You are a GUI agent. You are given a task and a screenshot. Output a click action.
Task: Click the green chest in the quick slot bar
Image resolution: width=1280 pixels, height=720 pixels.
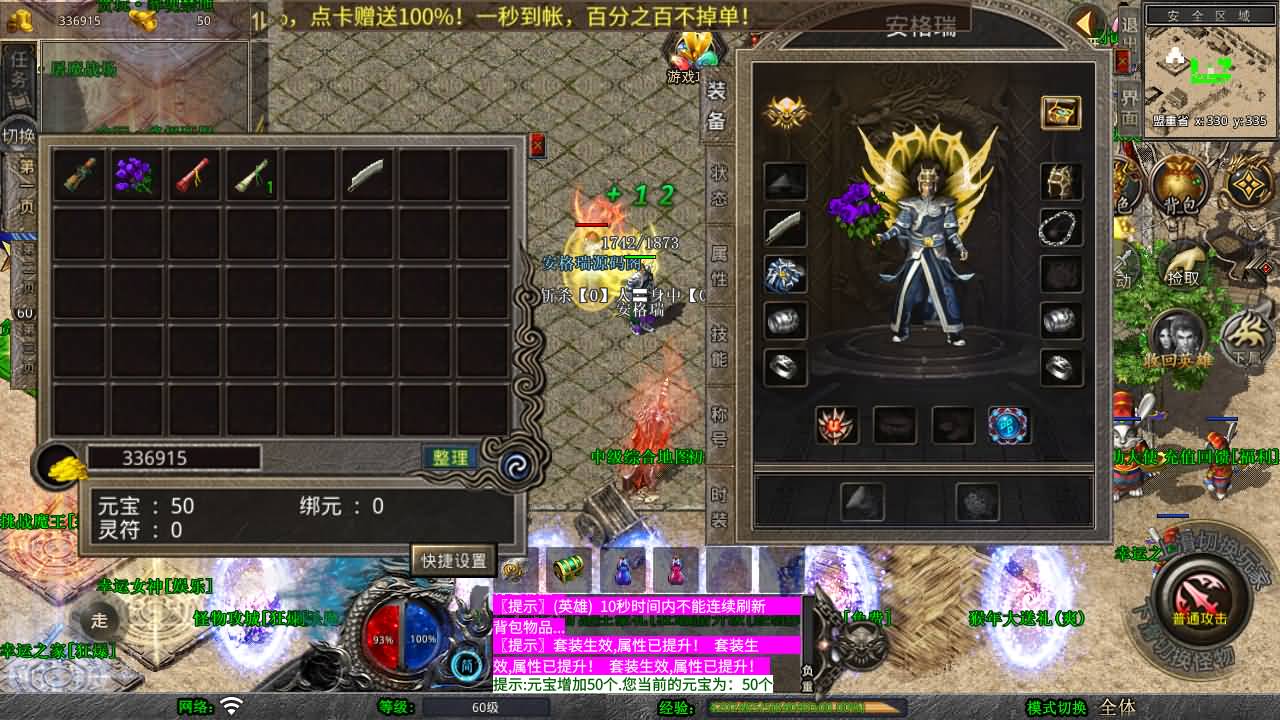point(565,570)
